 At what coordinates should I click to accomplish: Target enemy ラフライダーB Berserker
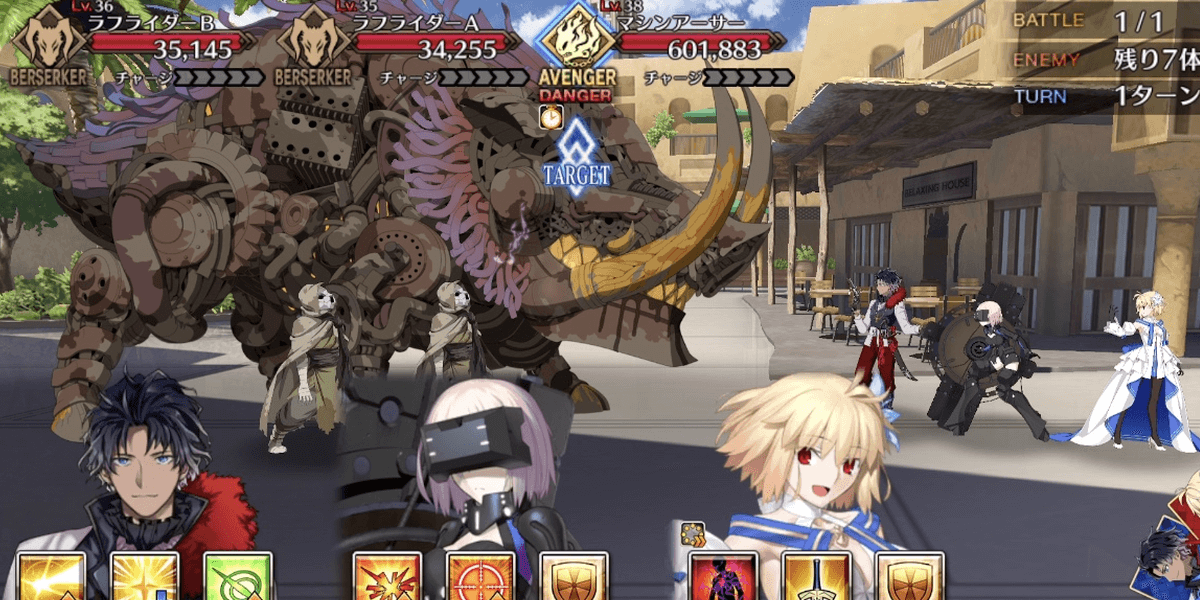point(44,45)
